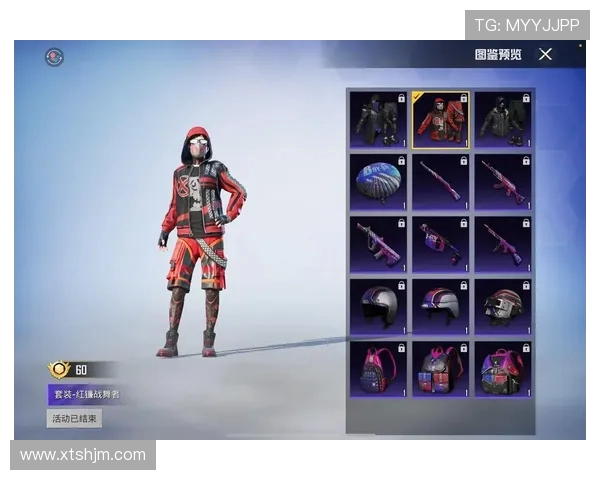Select the red and blue patchwork backpack
Image resolution: width=600 pixels, height=480 pixels.
(440, 368)
